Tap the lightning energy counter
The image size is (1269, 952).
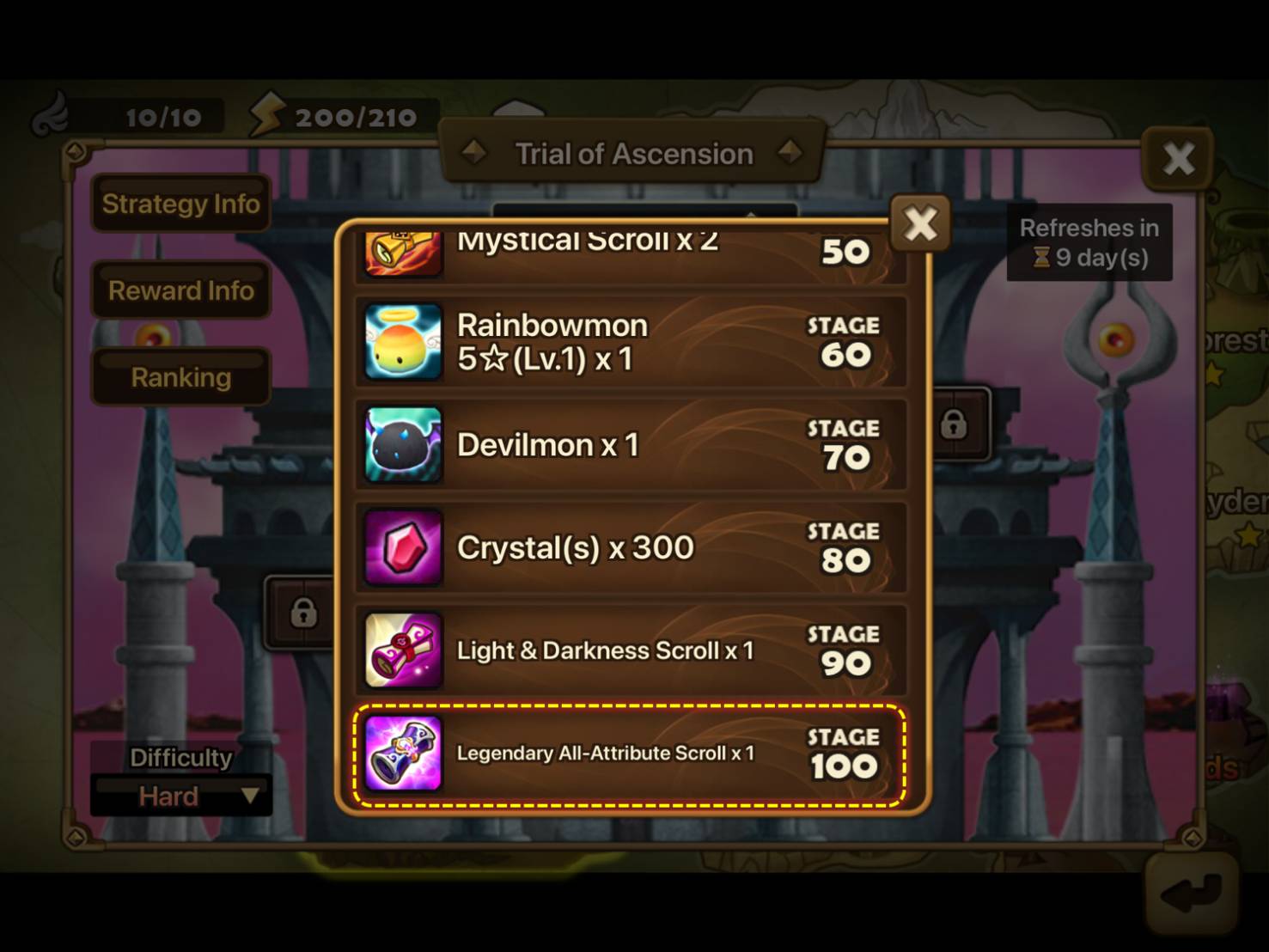pyautogui.click(x=339, y=117)
